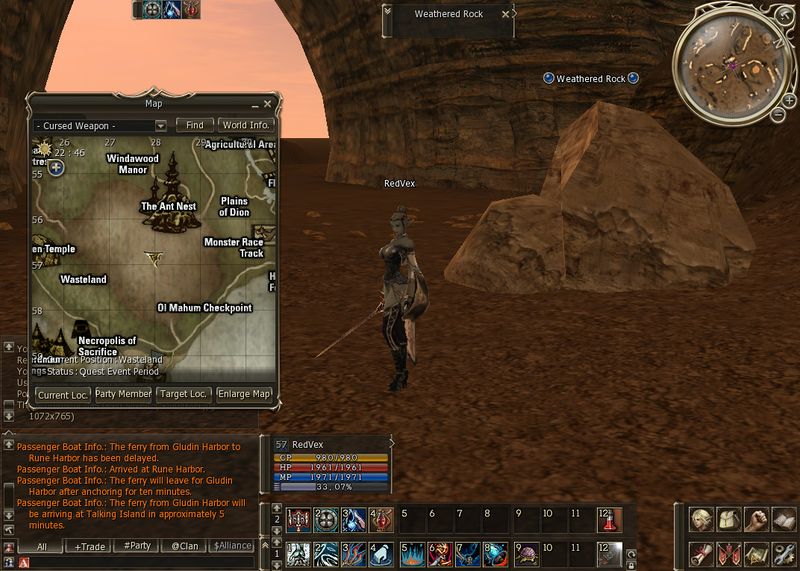Switch to the +Trade chat tab

pyautogui.click(x=89, y=546)
